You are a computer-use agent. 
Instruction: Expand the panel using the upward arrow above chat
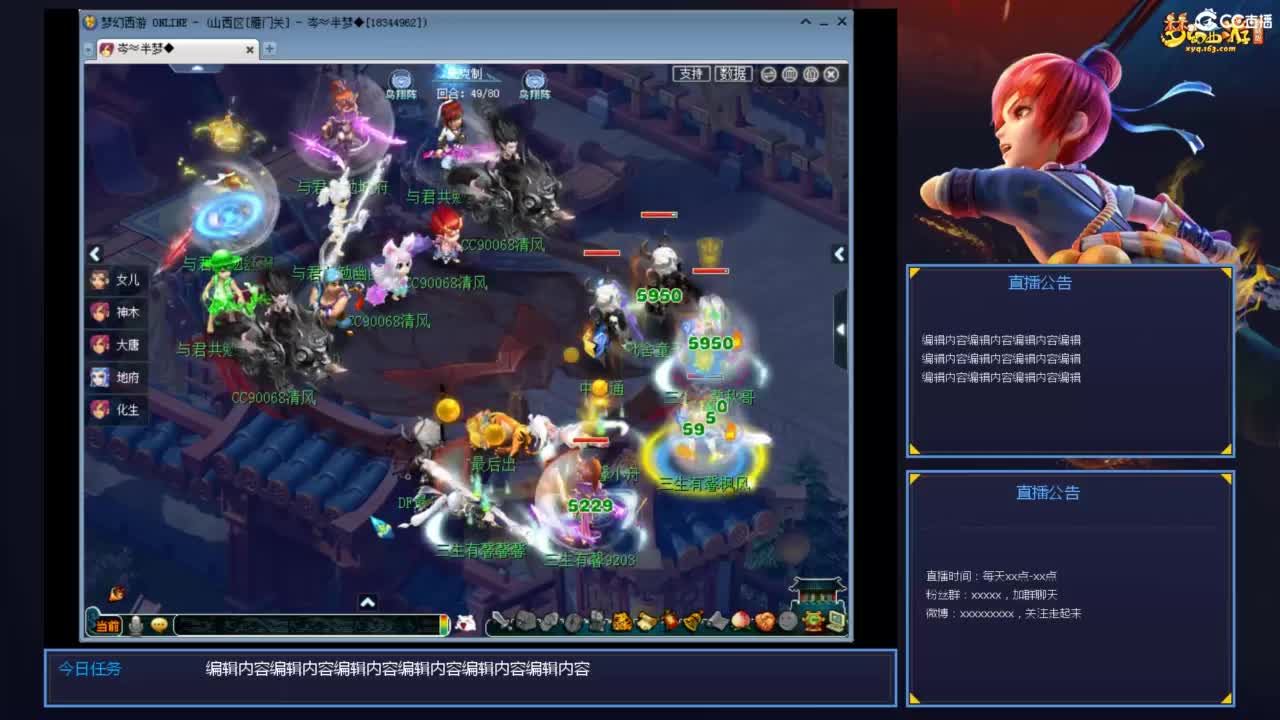[367, 603]
